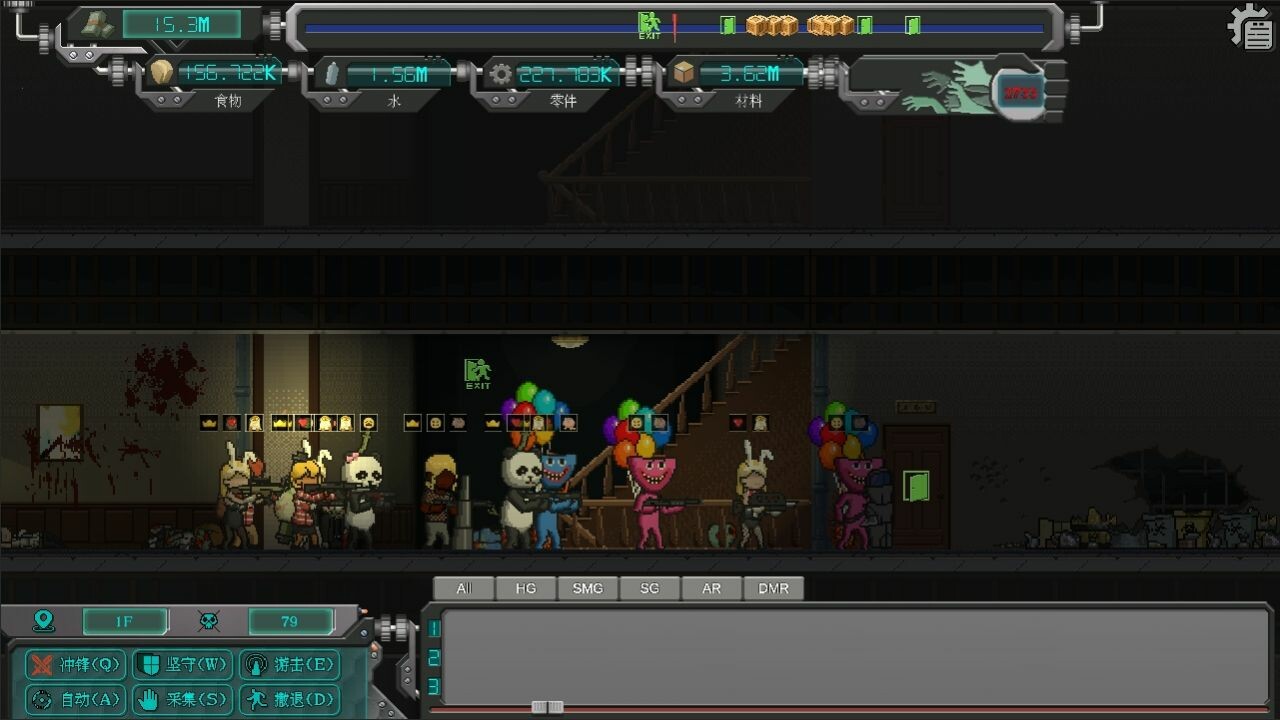
Task: Click the food (食物) coin resource icon
Action: click(x=163, y=71)
